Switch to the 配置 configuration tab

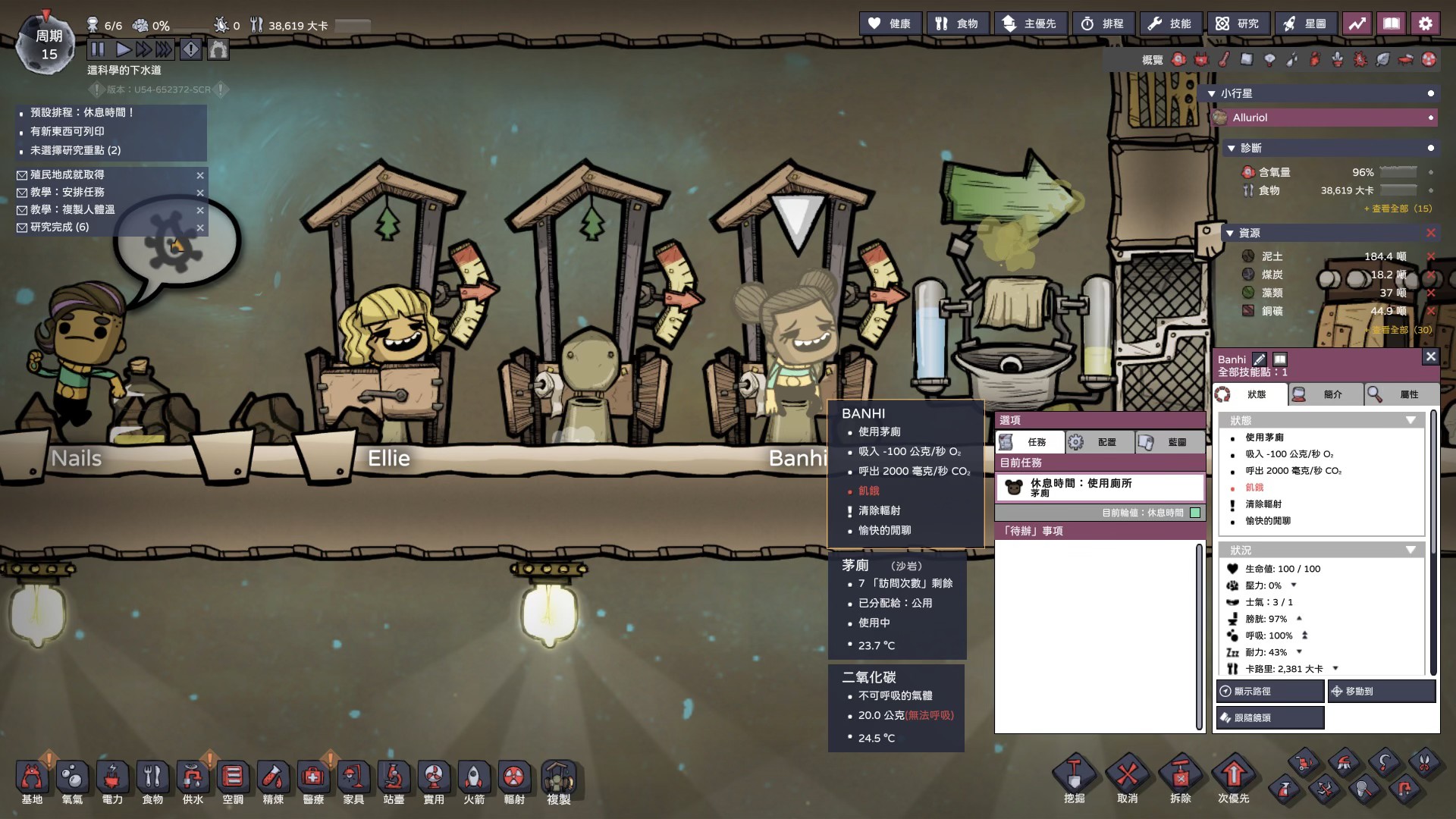(x=1099, y=442)
